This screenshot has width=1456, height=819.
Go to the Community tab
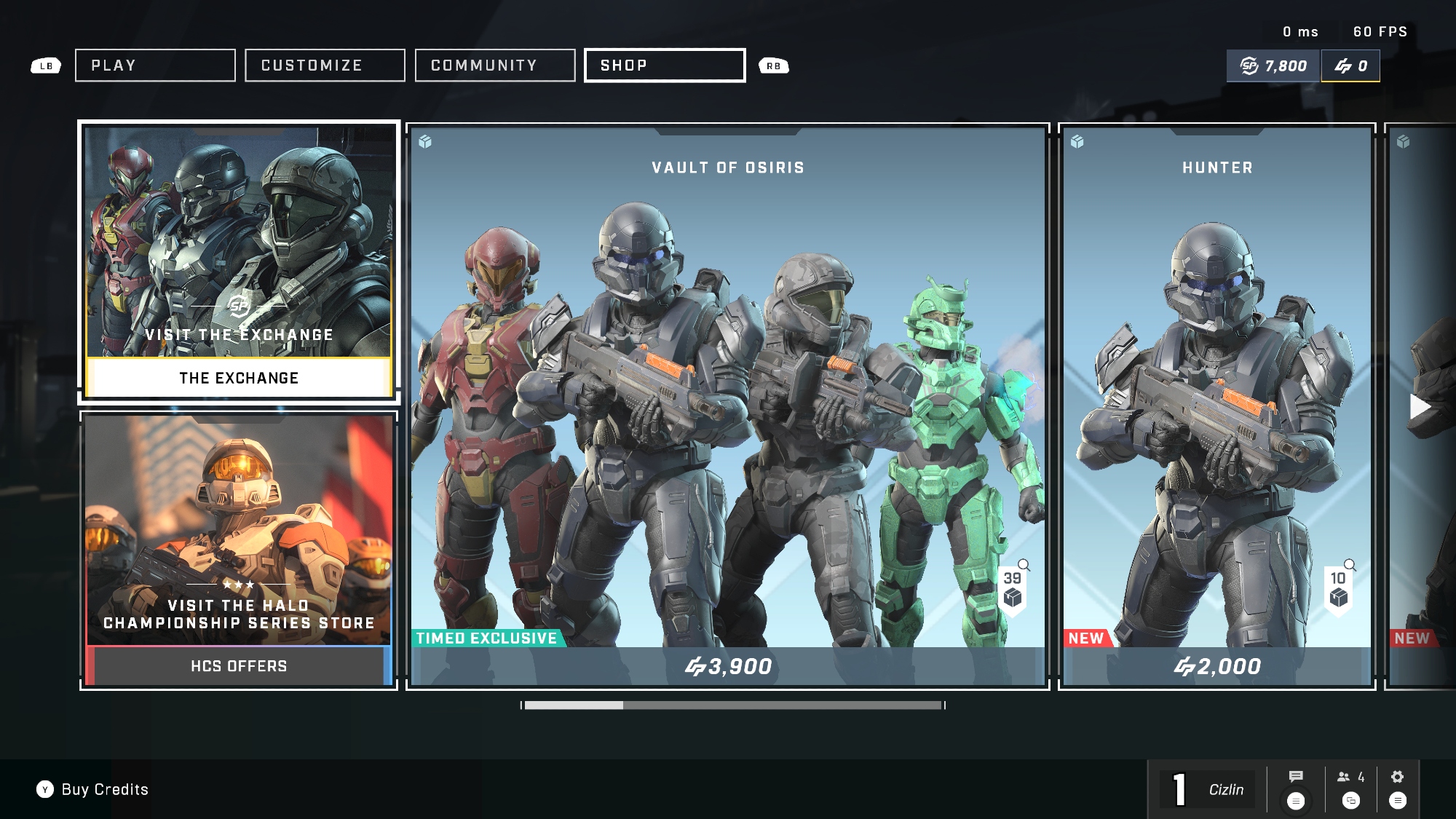495,66
